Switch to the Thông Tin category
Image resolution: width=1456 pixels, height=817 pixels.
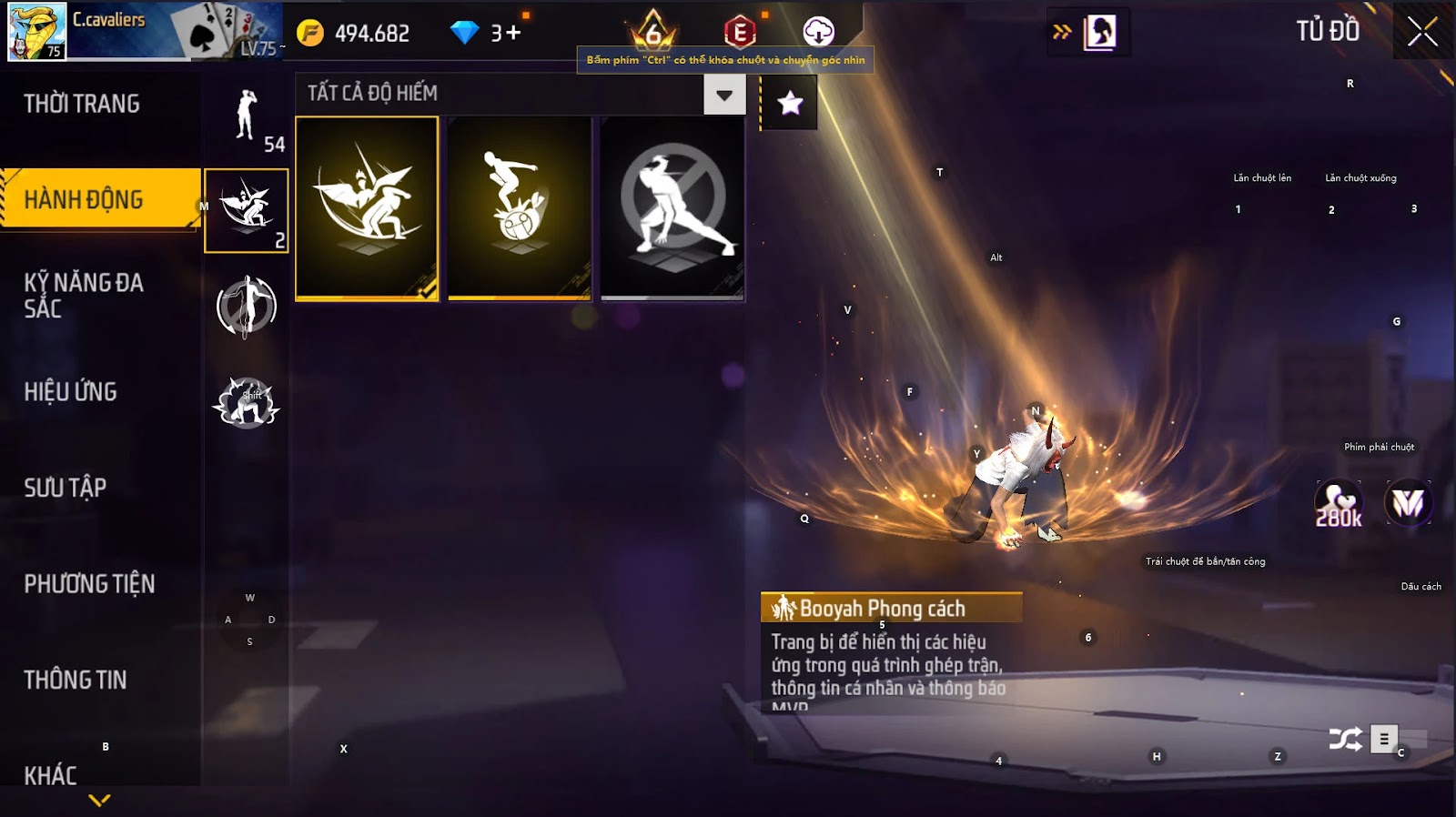click(76, 680)
